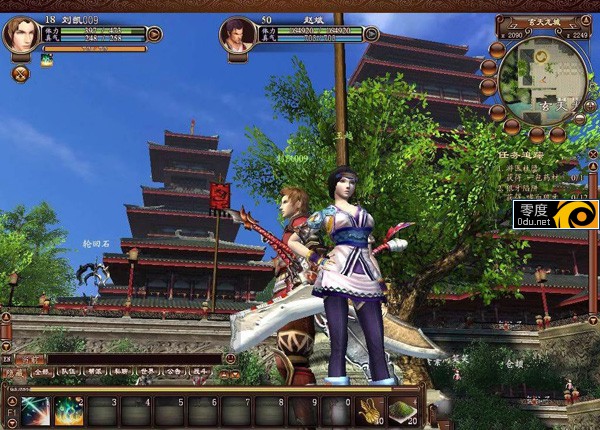Select the target portrait of 赵域

(x=238, y=35)
